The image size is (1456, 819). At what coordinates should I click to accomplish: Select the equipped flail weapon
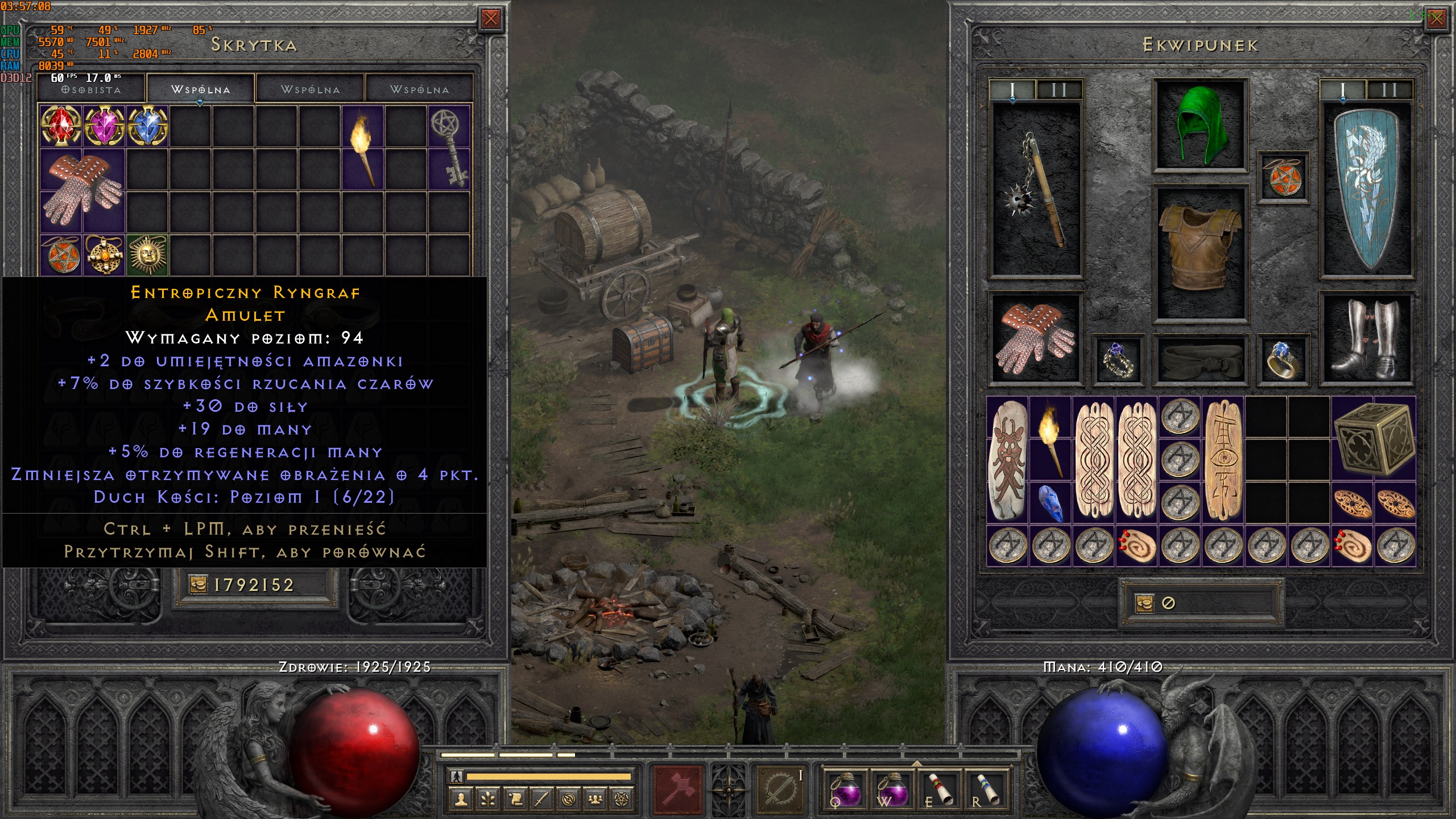tap(1035, 191)
